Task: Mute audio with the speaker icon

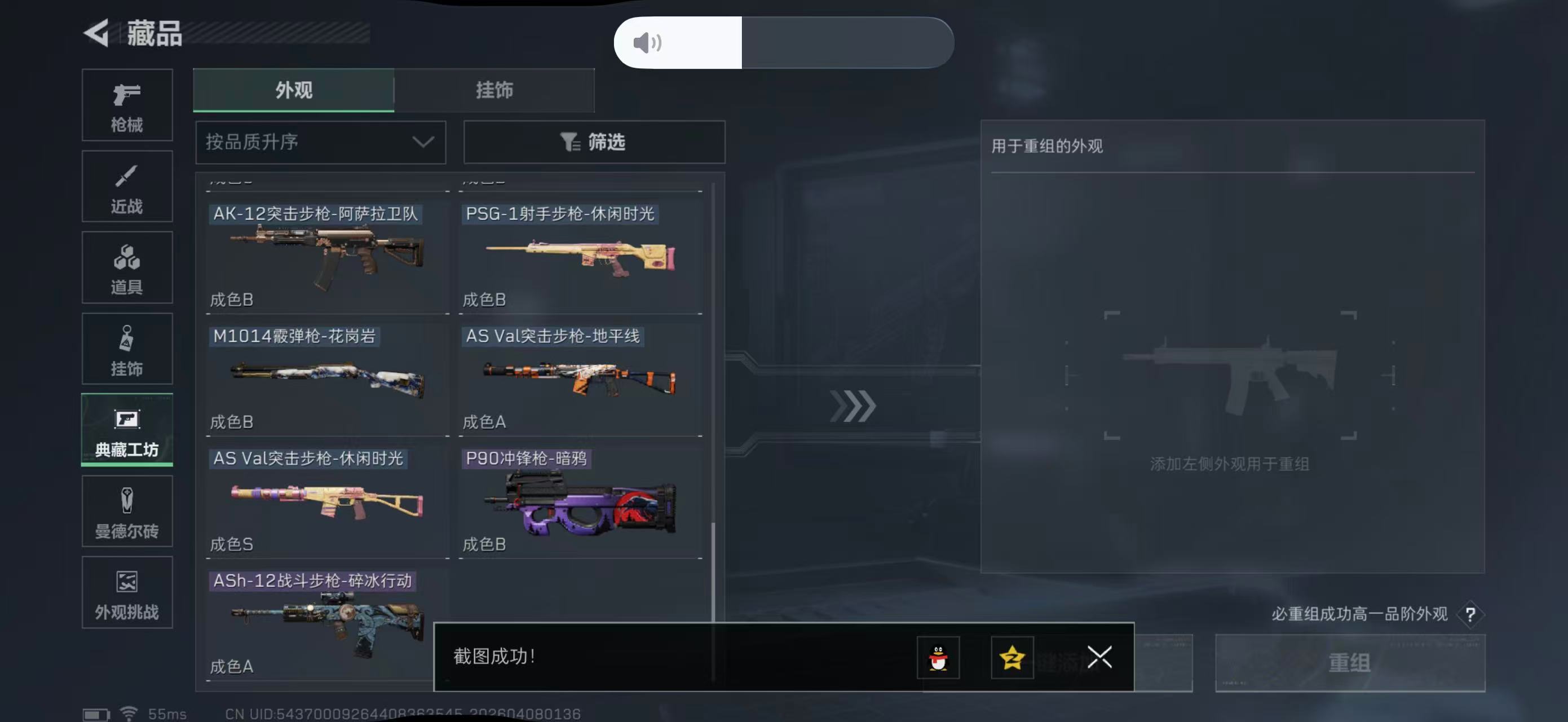Action: click(648, 42)
